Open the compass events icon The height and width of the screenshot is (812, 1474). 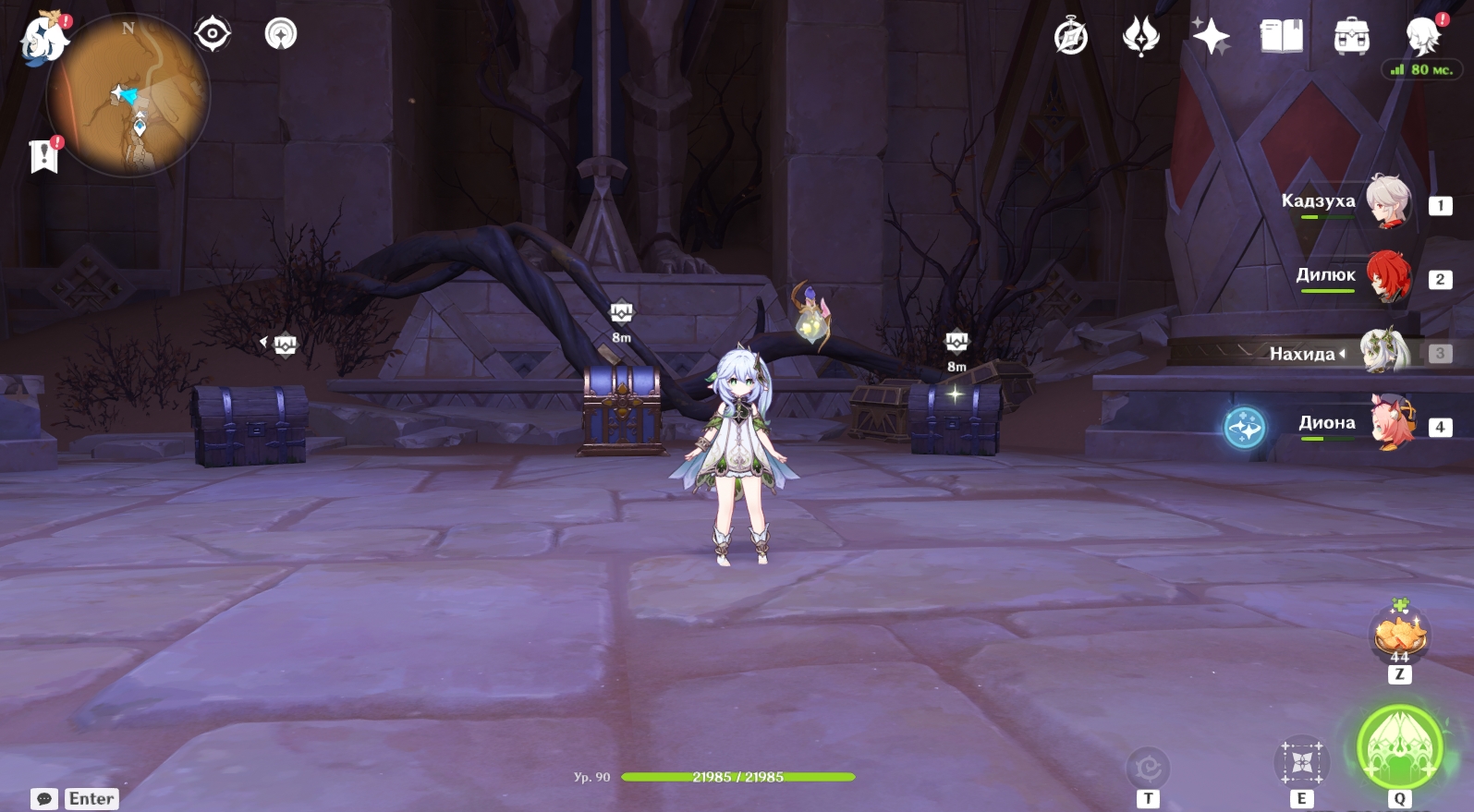point(1071,37)
